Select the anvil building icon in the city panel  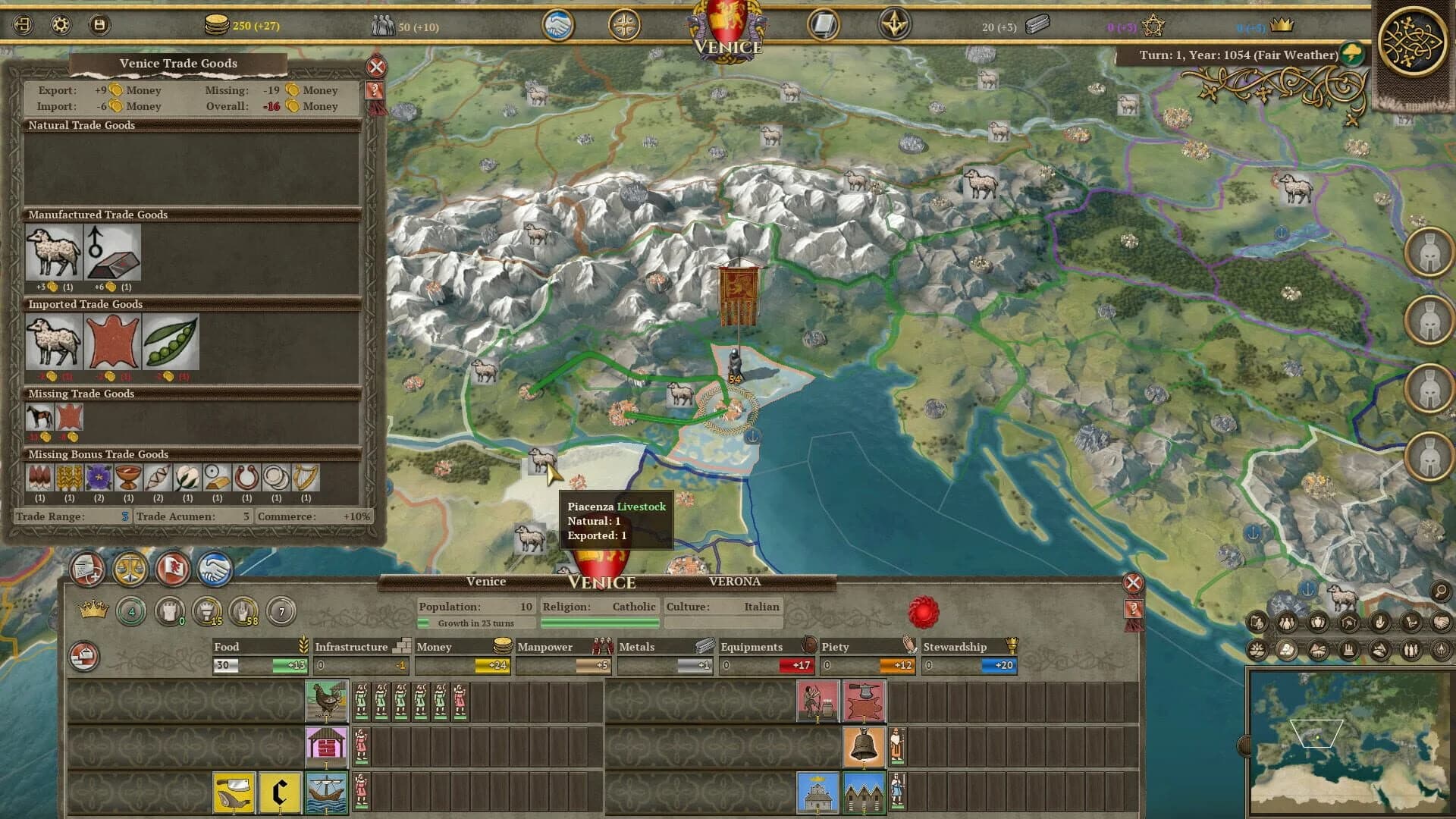(864, 701)
